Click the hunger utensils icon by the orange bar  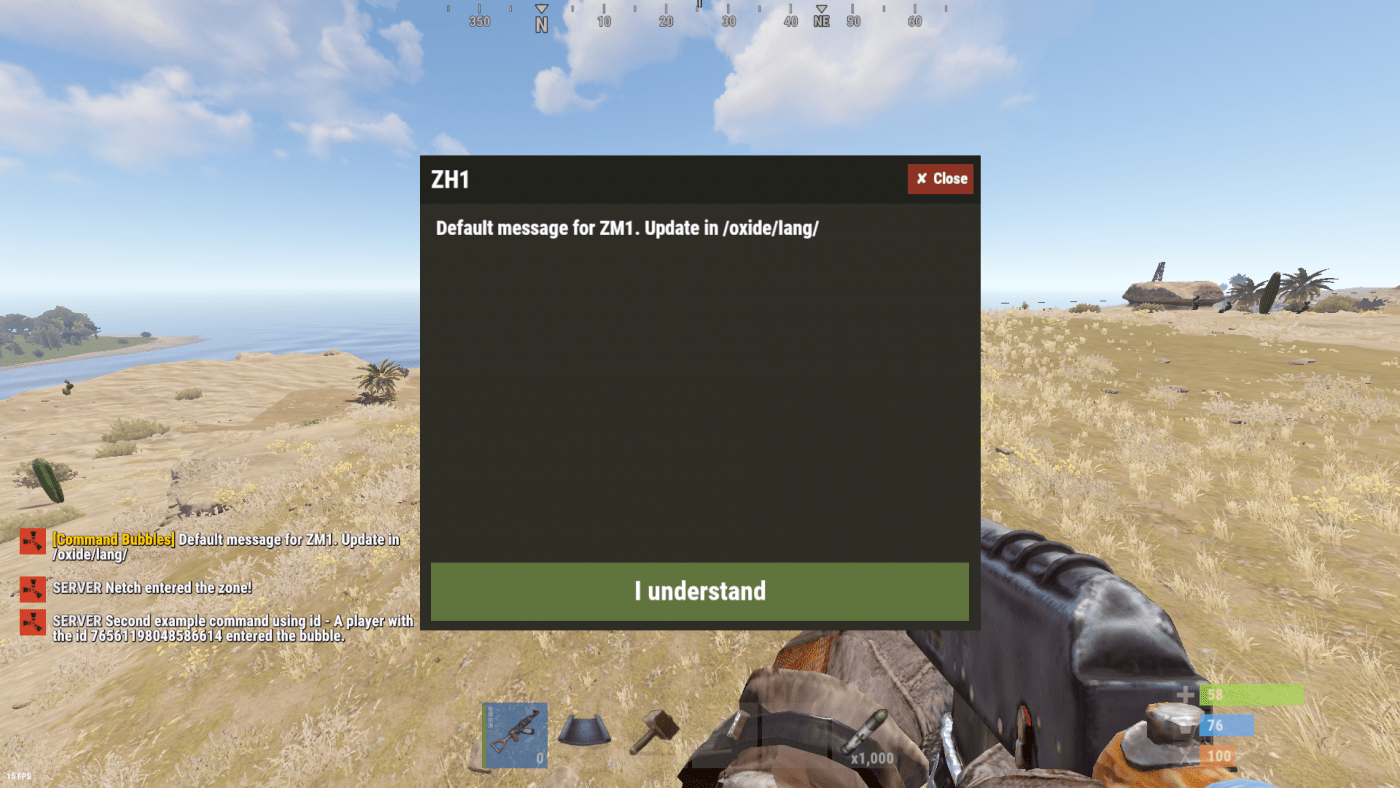click(1184, 756)
